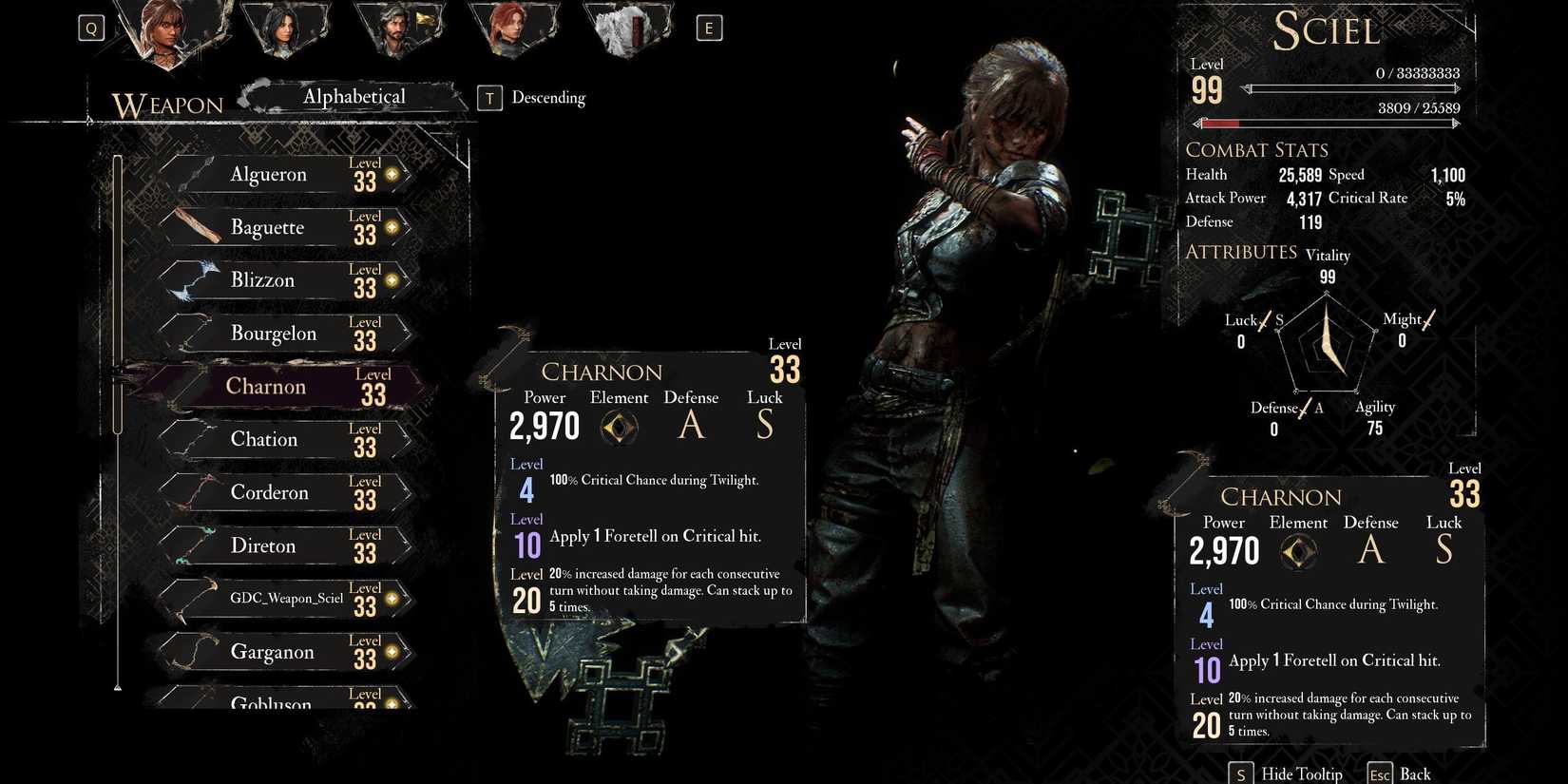The image size is (1568, 784).
Task: Switch sort order via the Descending option
Action: [x=548, y=97]
